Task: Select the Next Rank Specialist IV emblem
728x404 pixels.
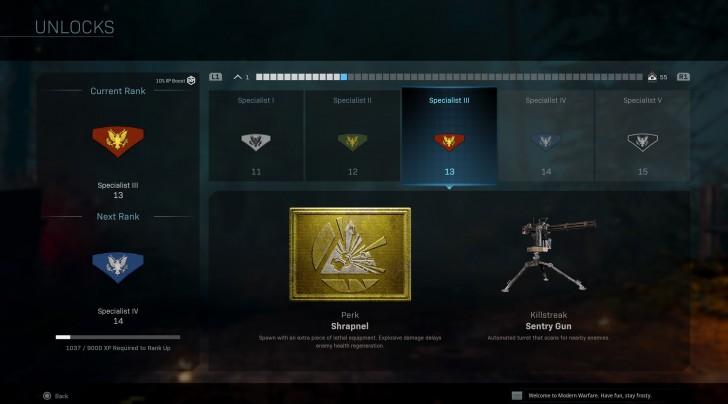Action: tap(118, 263)
